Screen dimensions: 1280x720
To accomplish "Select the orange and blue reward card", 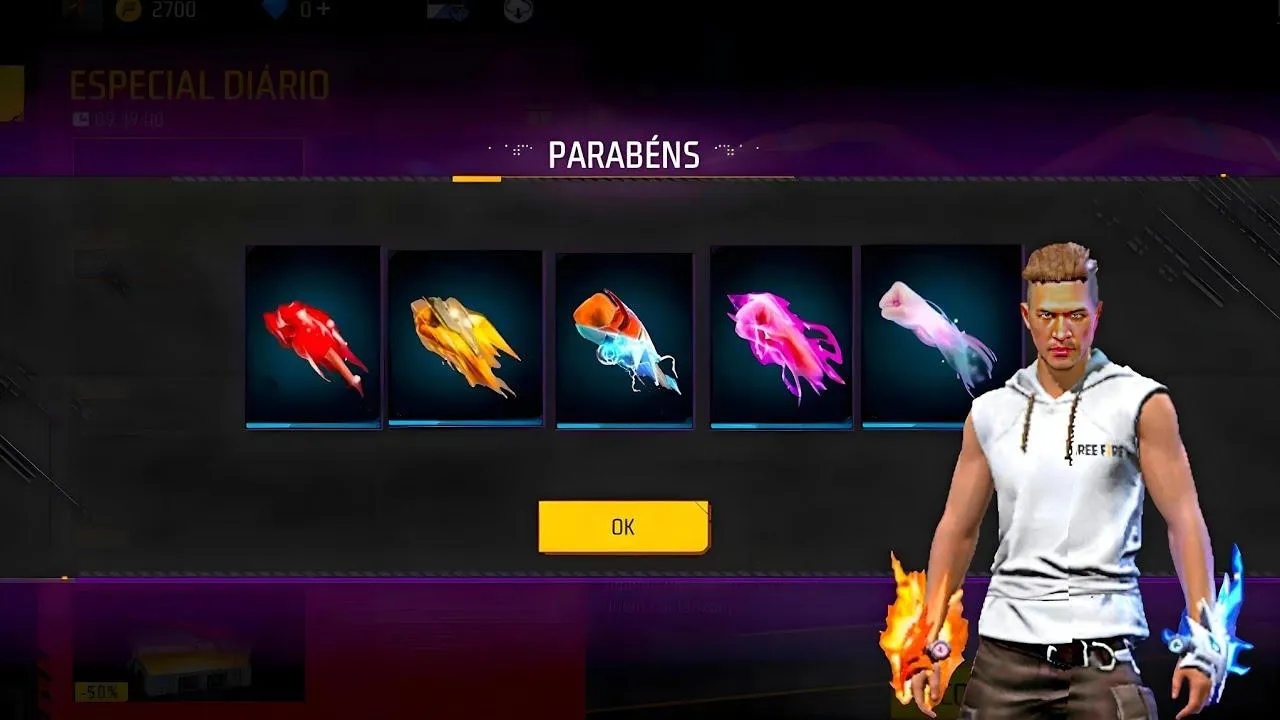I will pos(622,338).
